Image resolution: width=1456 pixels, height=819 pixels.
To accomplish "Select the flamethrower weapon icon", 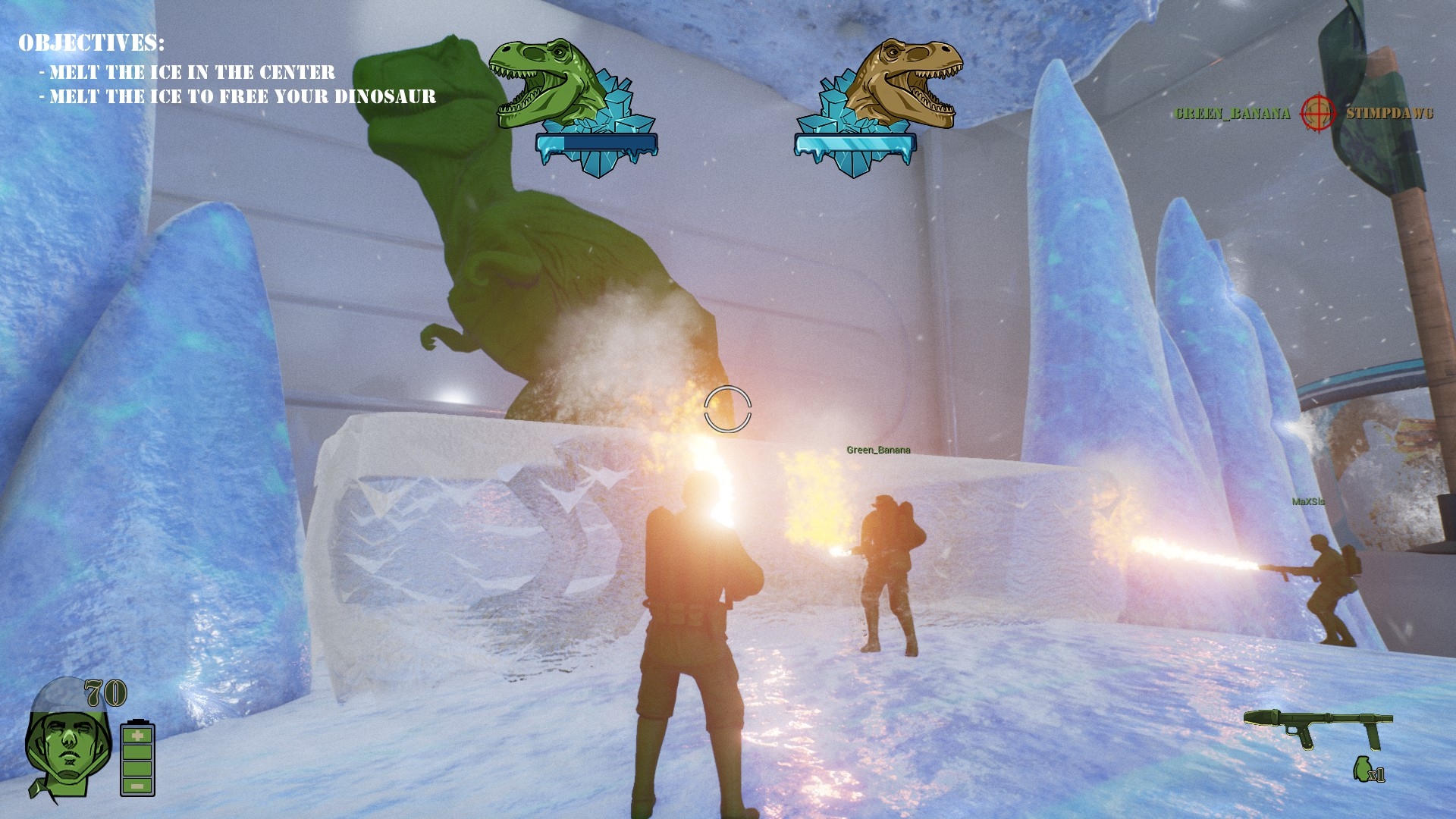I will [x=1318, y=727].
